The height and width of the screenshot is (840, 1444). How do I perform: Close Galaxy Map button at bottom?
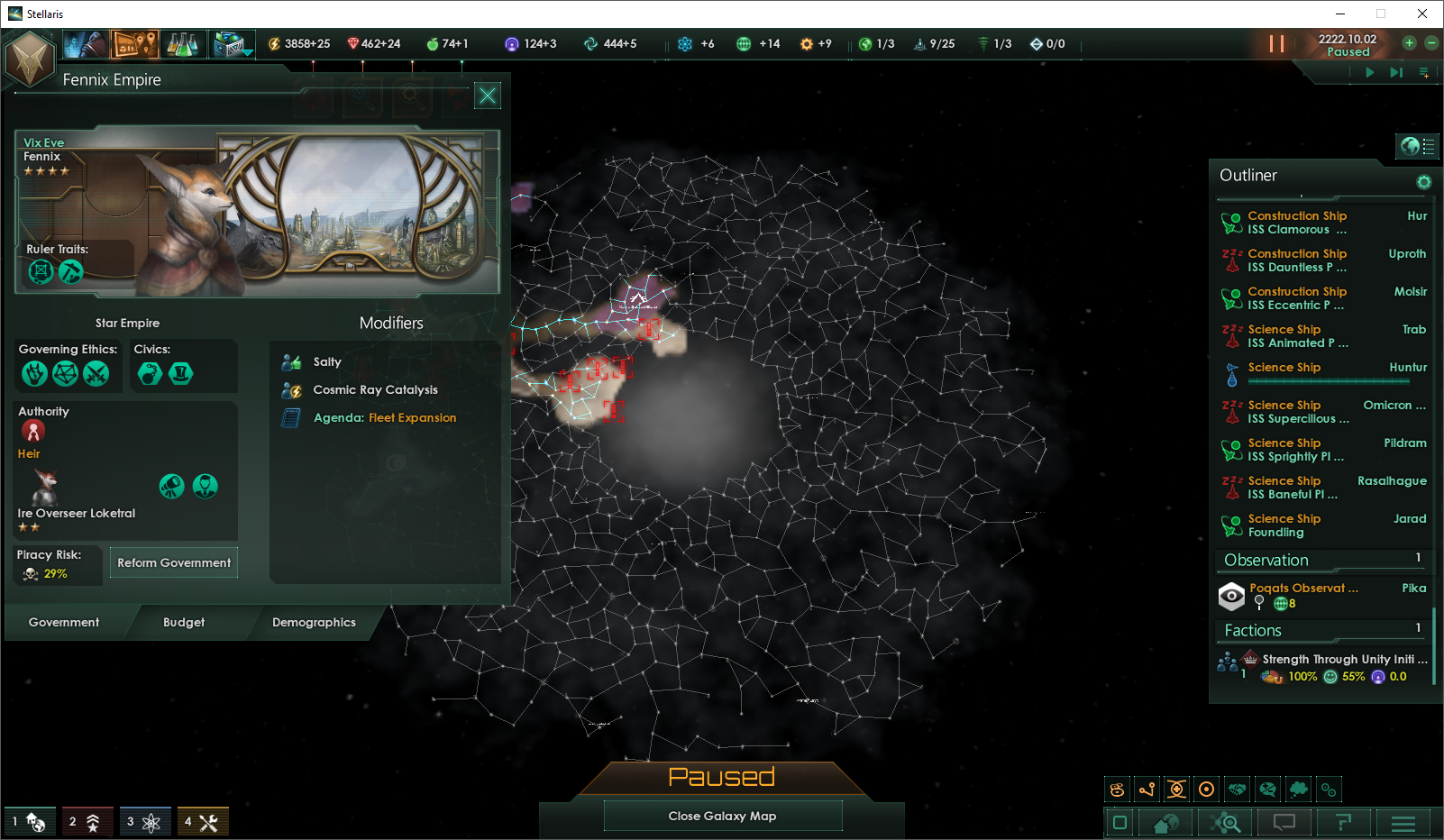point(722,816)
